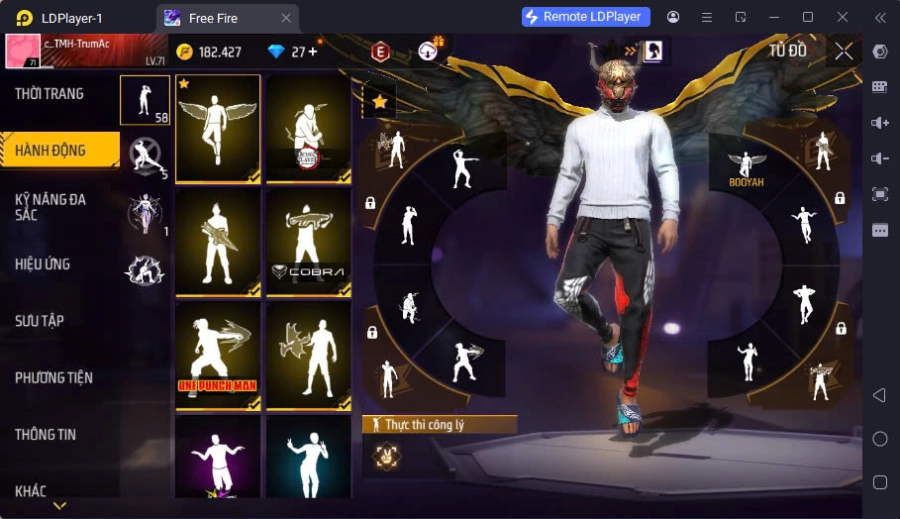Close the Free Fire tab
The width and height of the screenshot is (900, 519).
pos(286,18)
